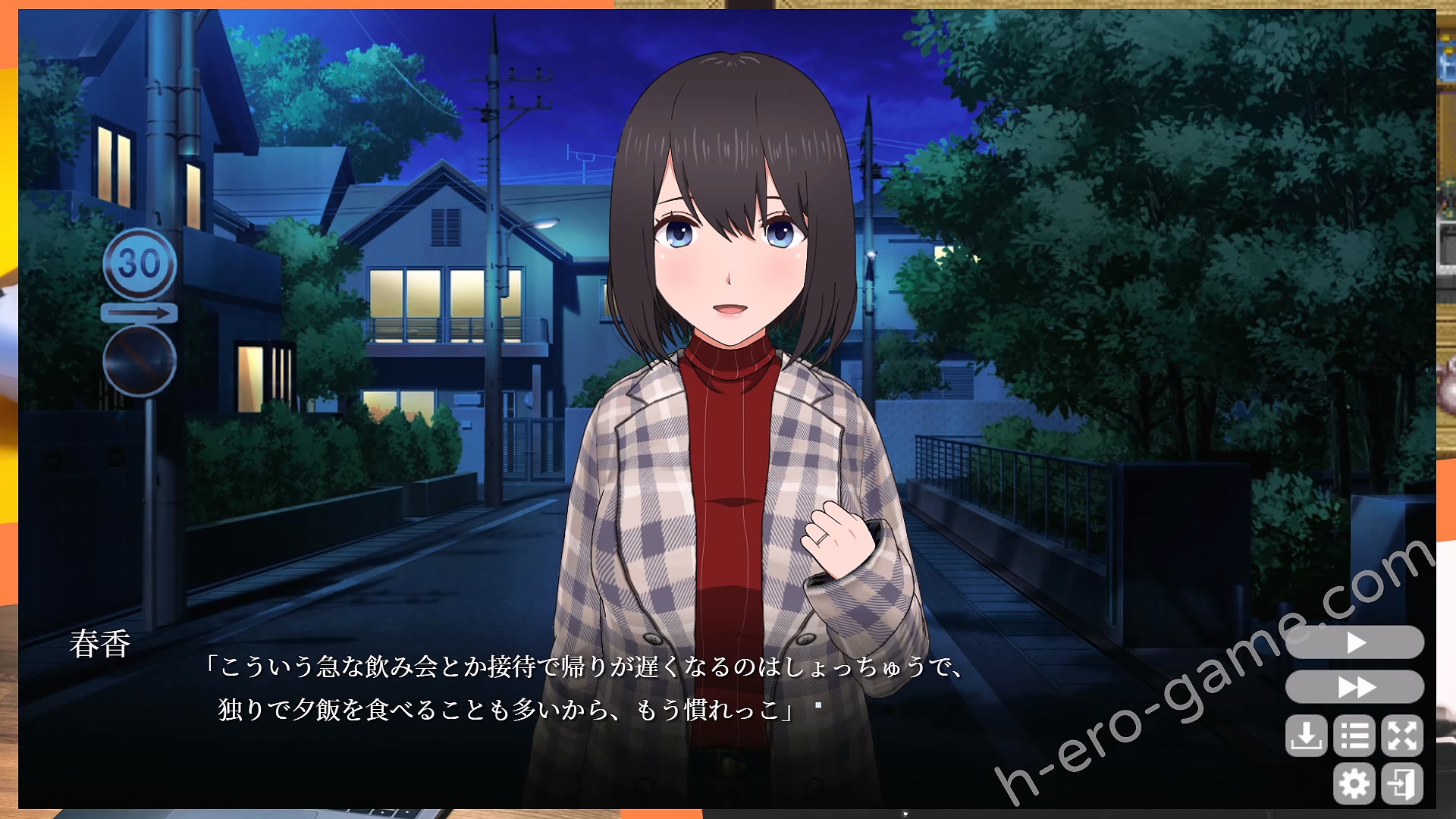Start auto-play with the single triangle button

[1355, 643]
